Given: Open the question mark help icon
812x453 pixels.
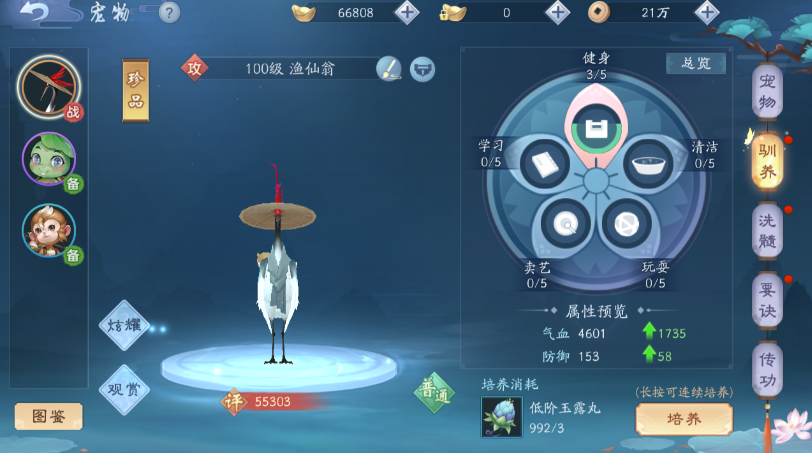Looking at the screenshot, I should 169,12.
